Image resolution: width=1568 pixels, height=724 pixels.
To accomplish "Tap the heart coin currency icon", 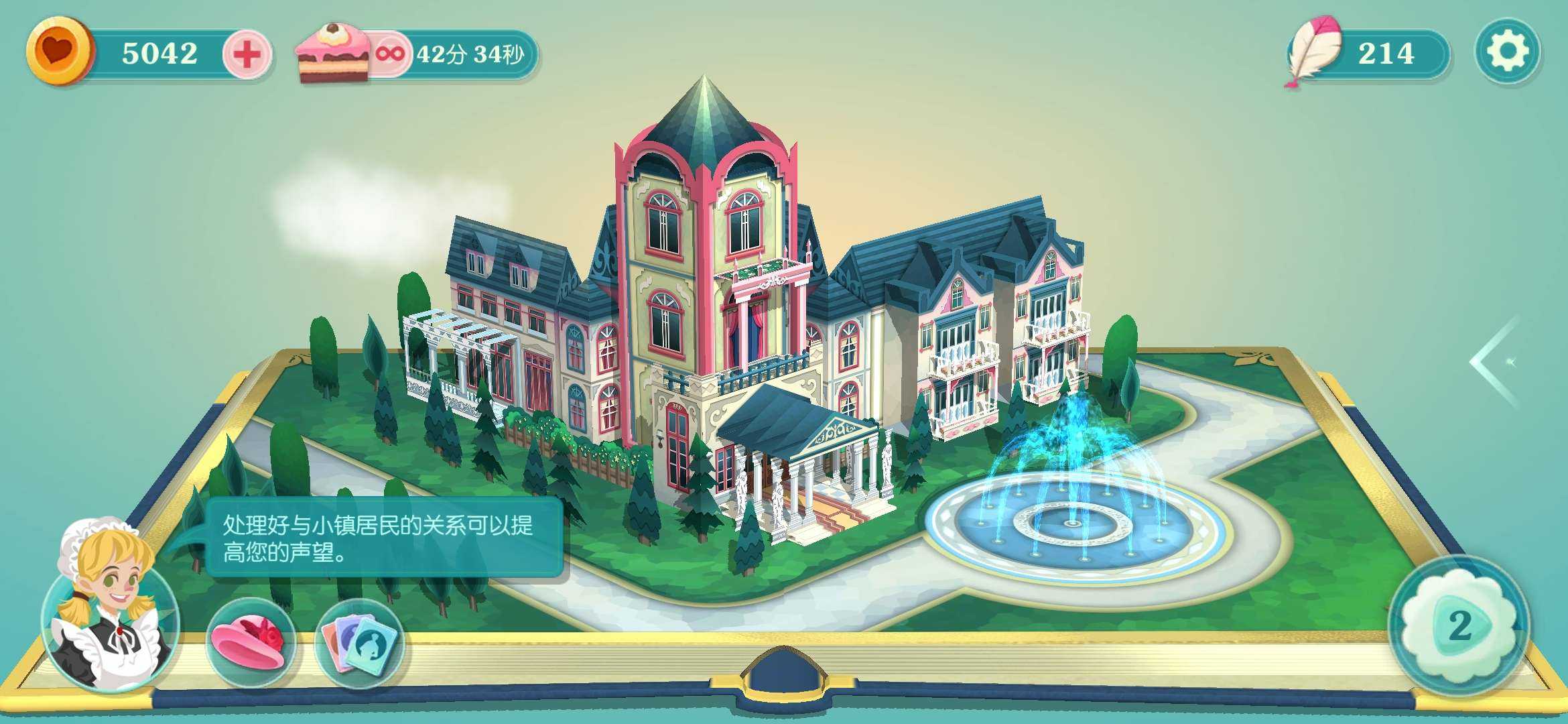I will click(59, 51).
